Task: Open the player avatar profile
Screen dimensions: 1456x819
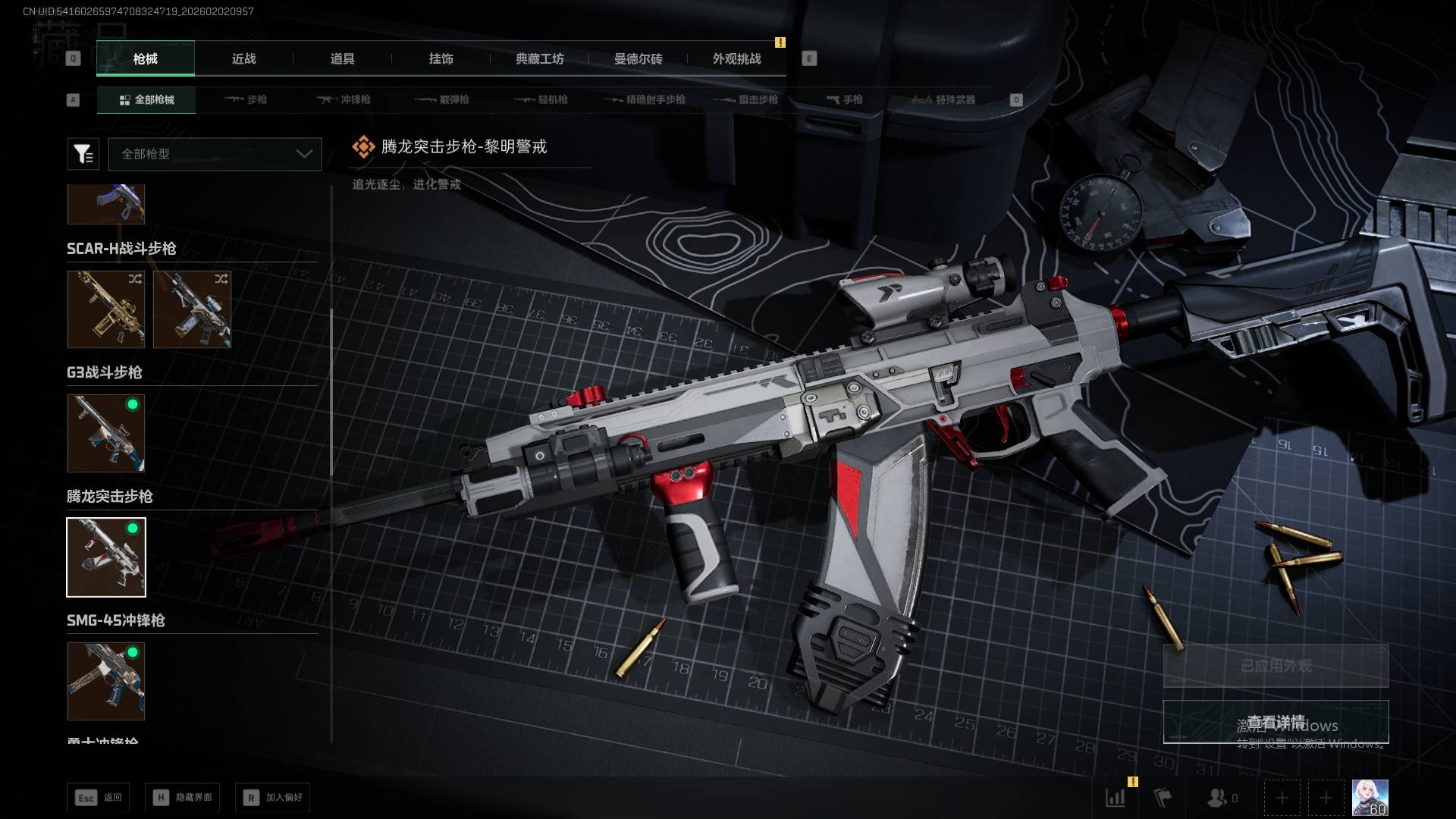Action: tap(1370, 798)
